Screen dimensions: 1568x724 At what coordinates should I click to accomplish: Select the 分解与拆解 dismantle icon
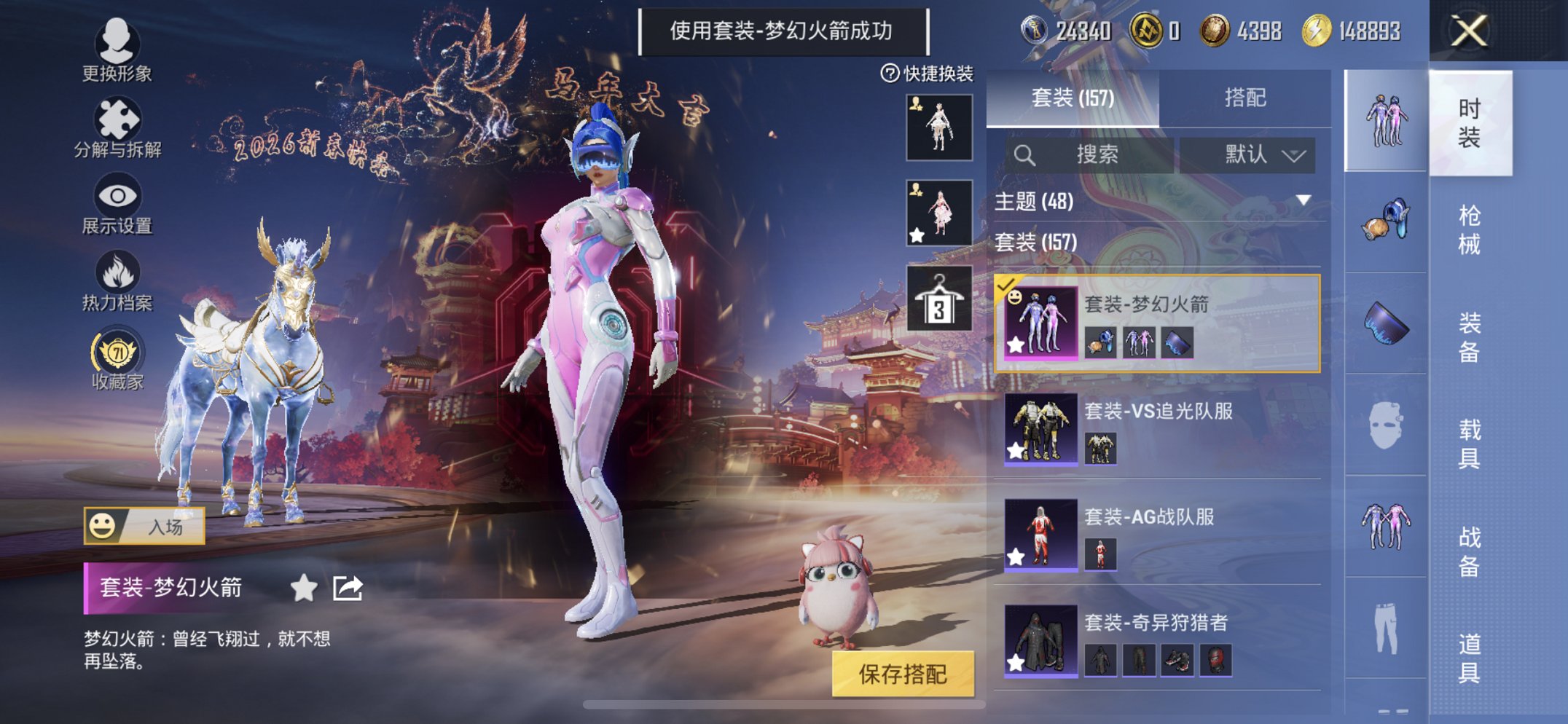point(119,117)
